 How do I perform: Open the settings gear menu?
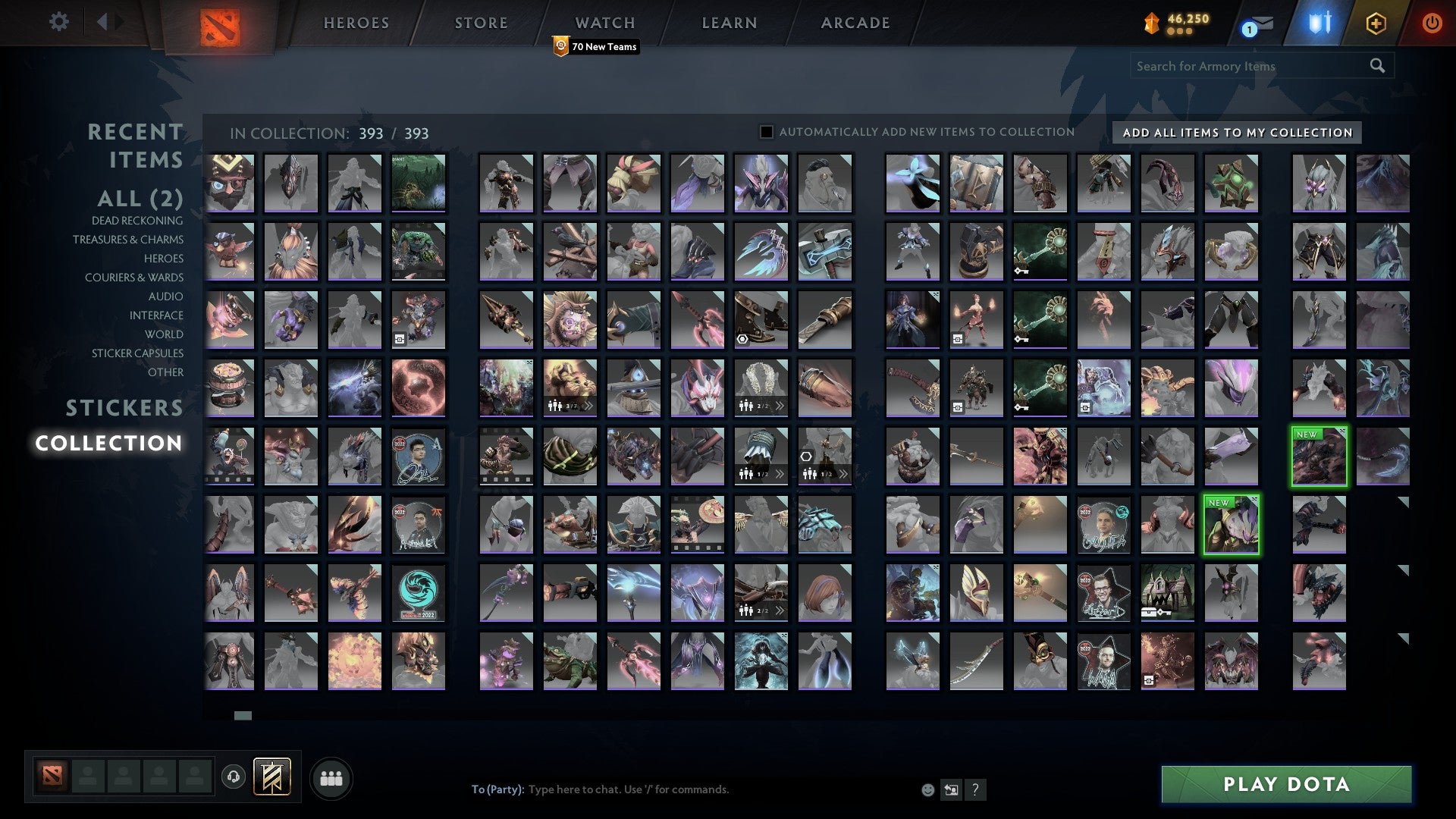(58, 22)
